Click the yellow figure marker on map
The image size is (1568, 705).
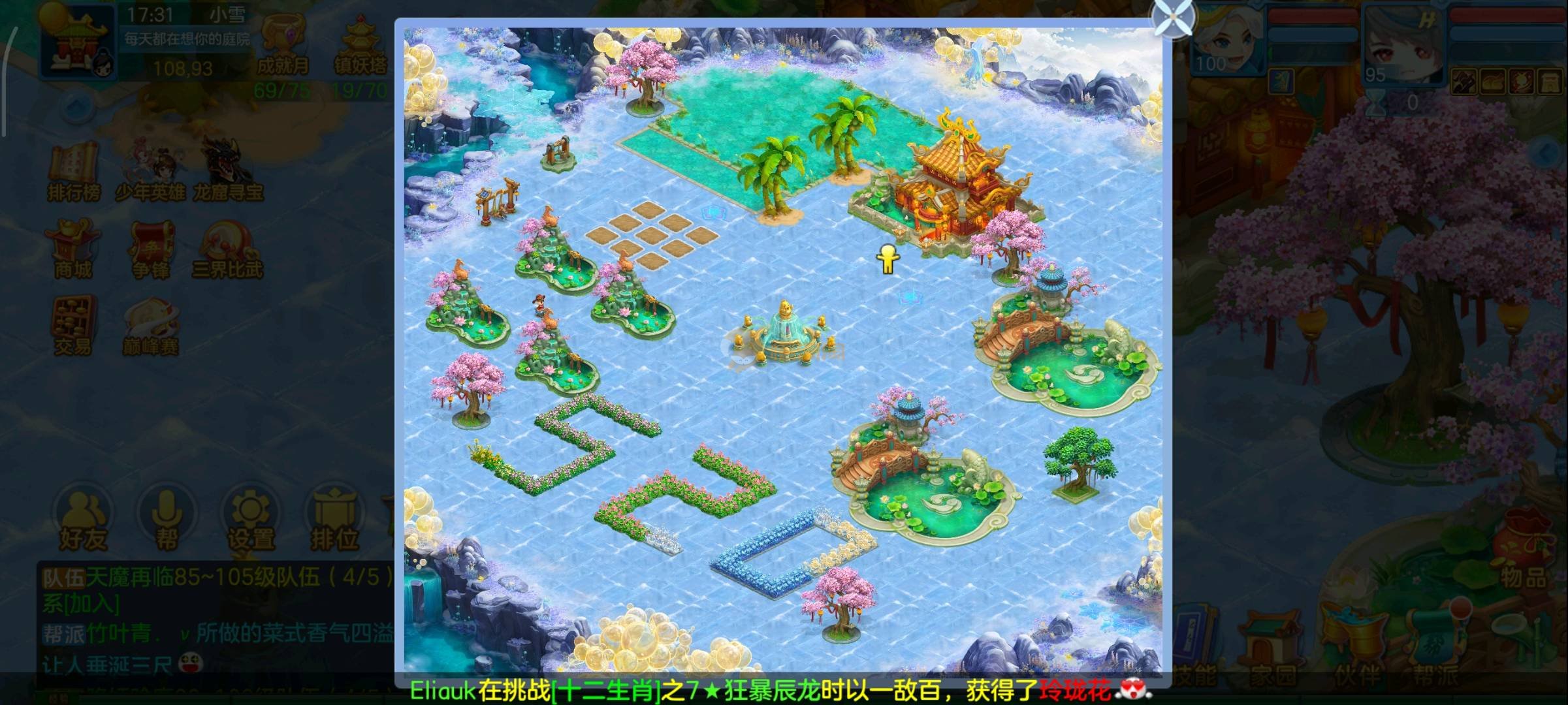[886, 259]
